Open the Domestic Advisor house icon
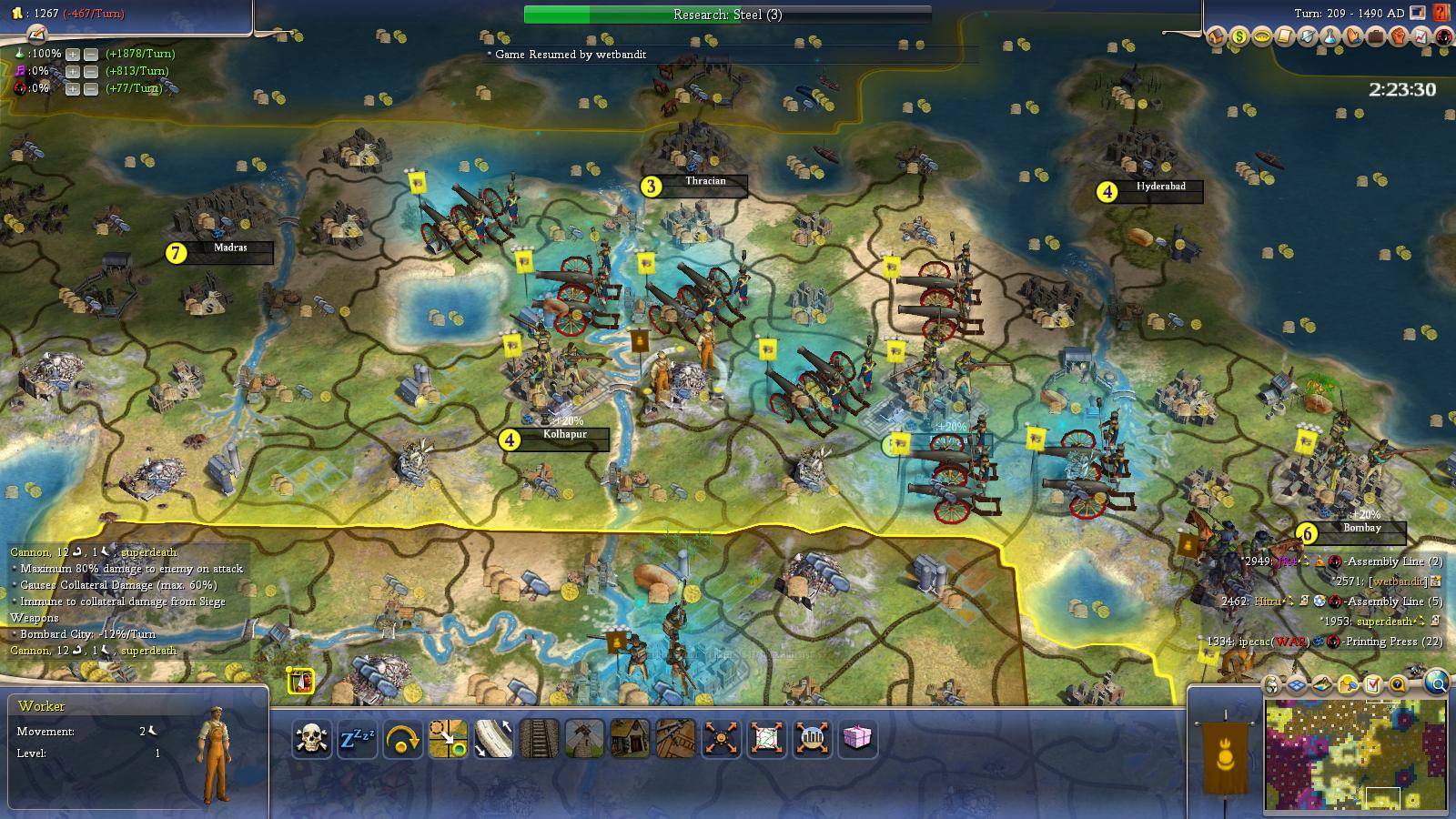 point(1216,37)
